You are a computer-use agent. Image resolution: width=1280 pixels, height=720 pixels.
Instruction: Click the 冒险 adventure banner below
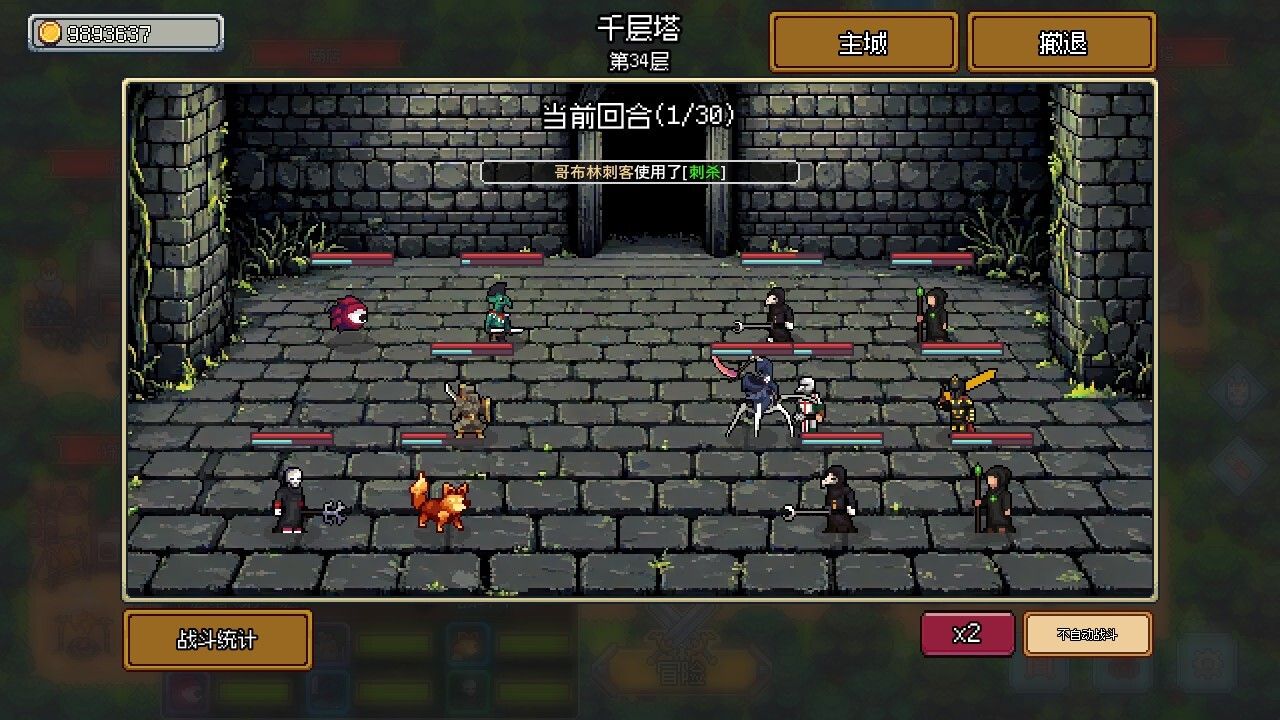coord(678,673)
